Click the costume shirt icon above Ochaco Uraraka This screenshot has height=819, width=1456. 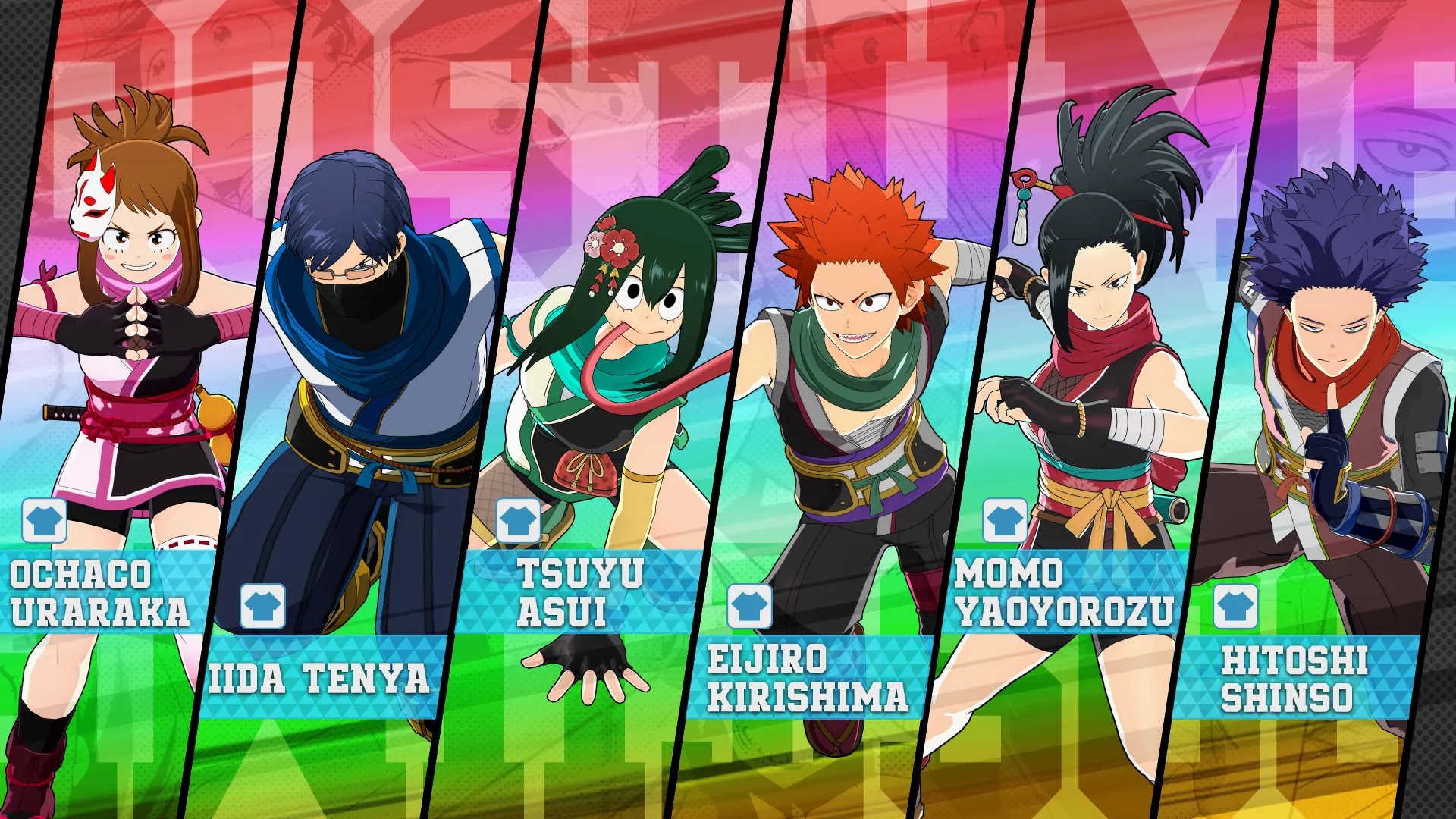pyautogui.click(x=45, y=521)
